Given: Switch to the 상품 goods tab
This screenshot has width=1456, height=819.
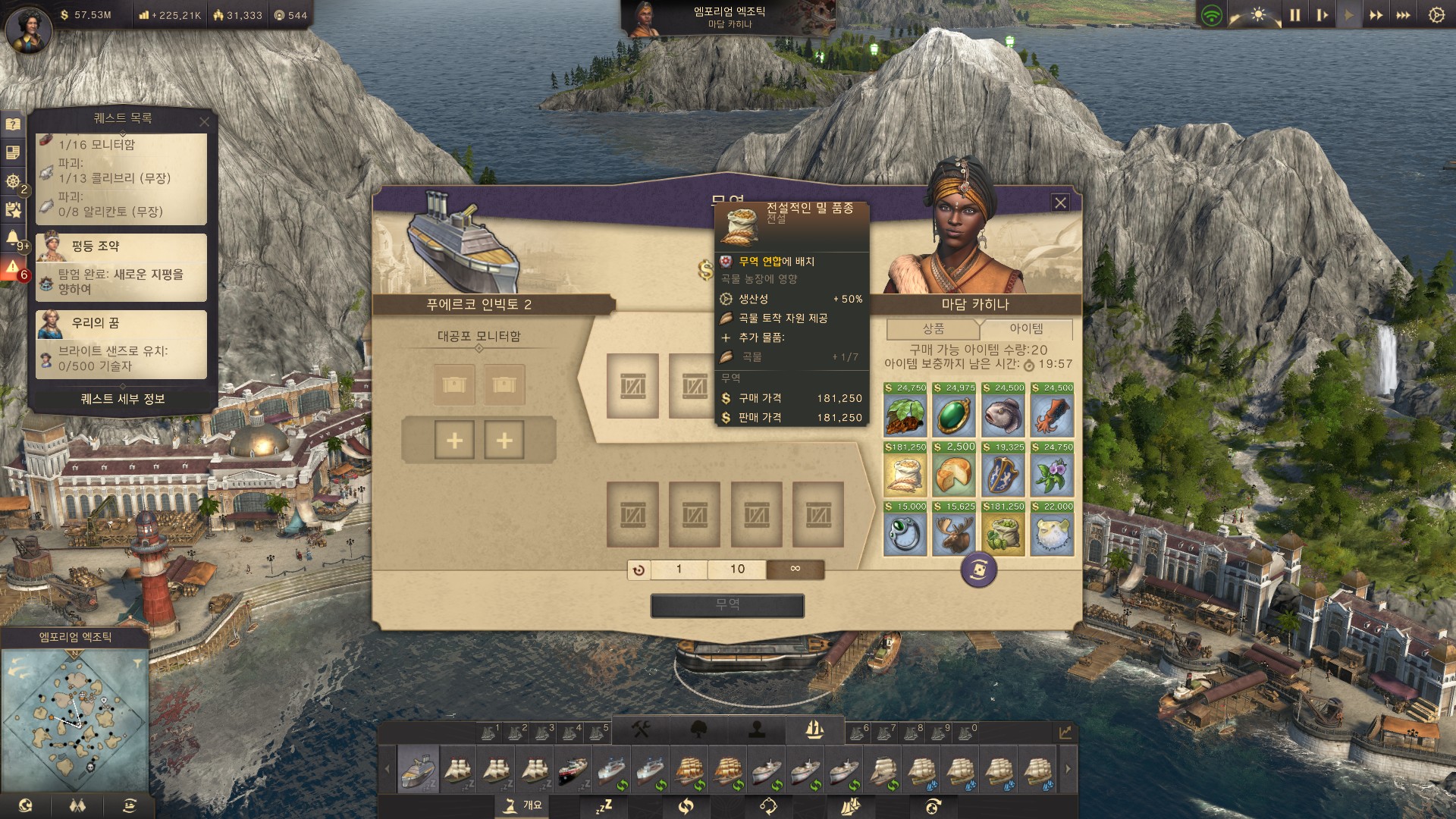Looking at the screenshot, I should (933, 328).
